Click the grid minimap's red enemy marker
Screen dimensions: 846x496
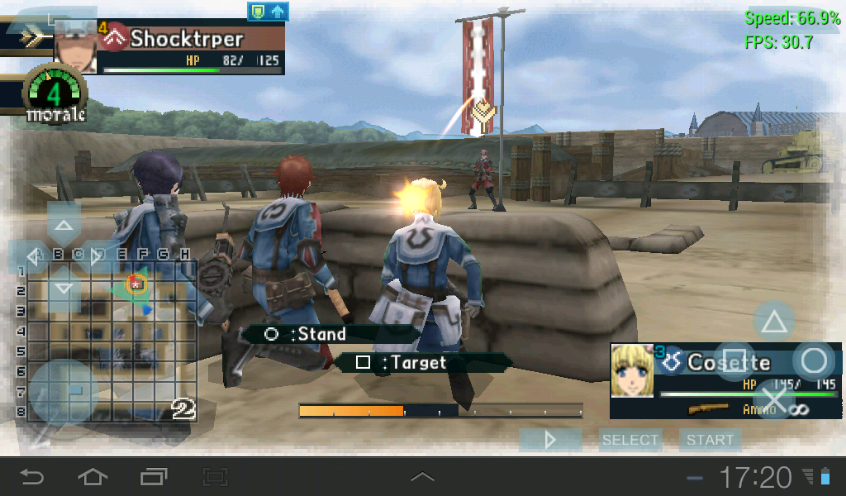pos(137,284)
